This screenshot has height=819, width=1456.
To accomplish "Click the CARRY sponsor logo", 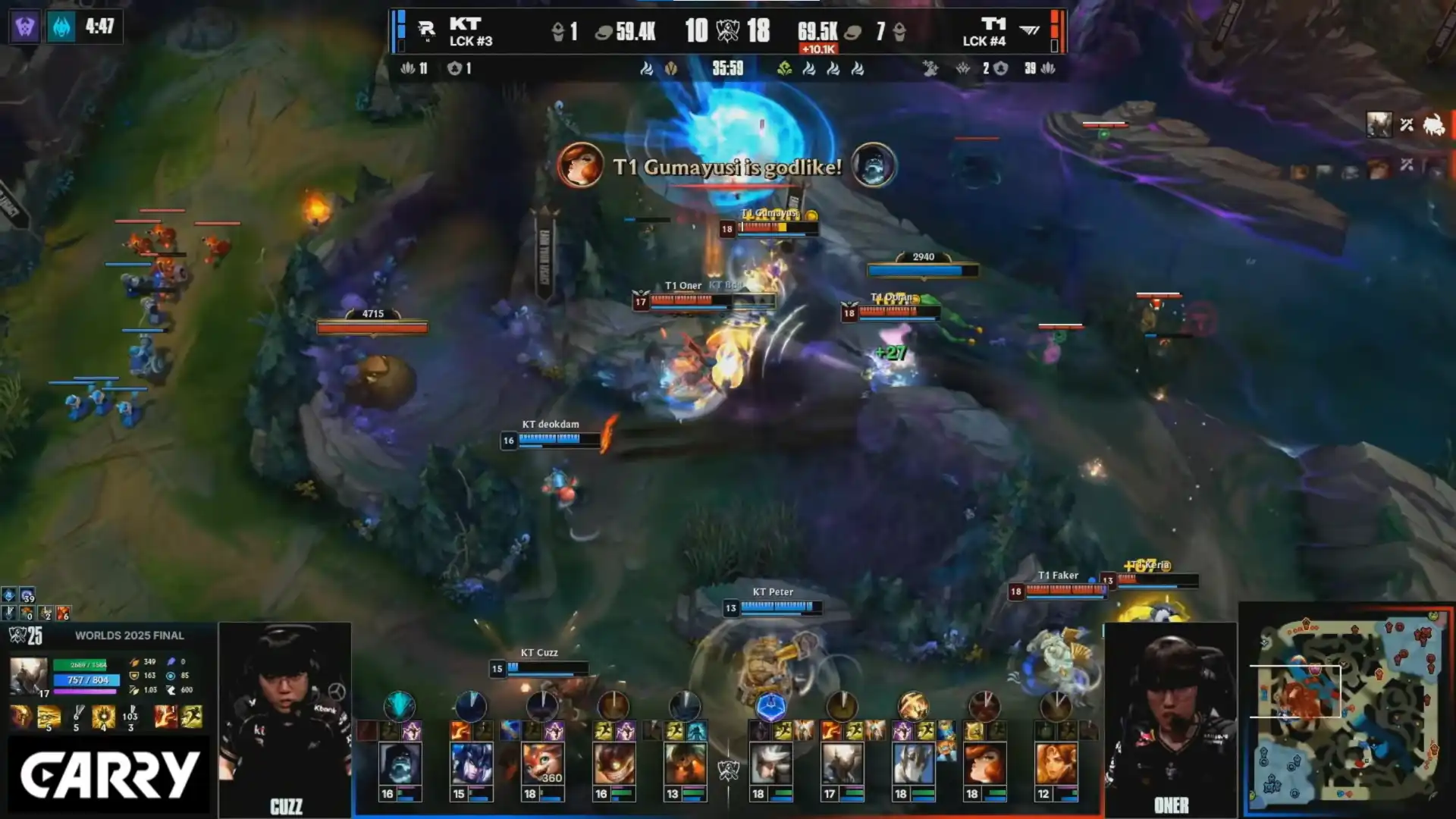I will [108, 775].
